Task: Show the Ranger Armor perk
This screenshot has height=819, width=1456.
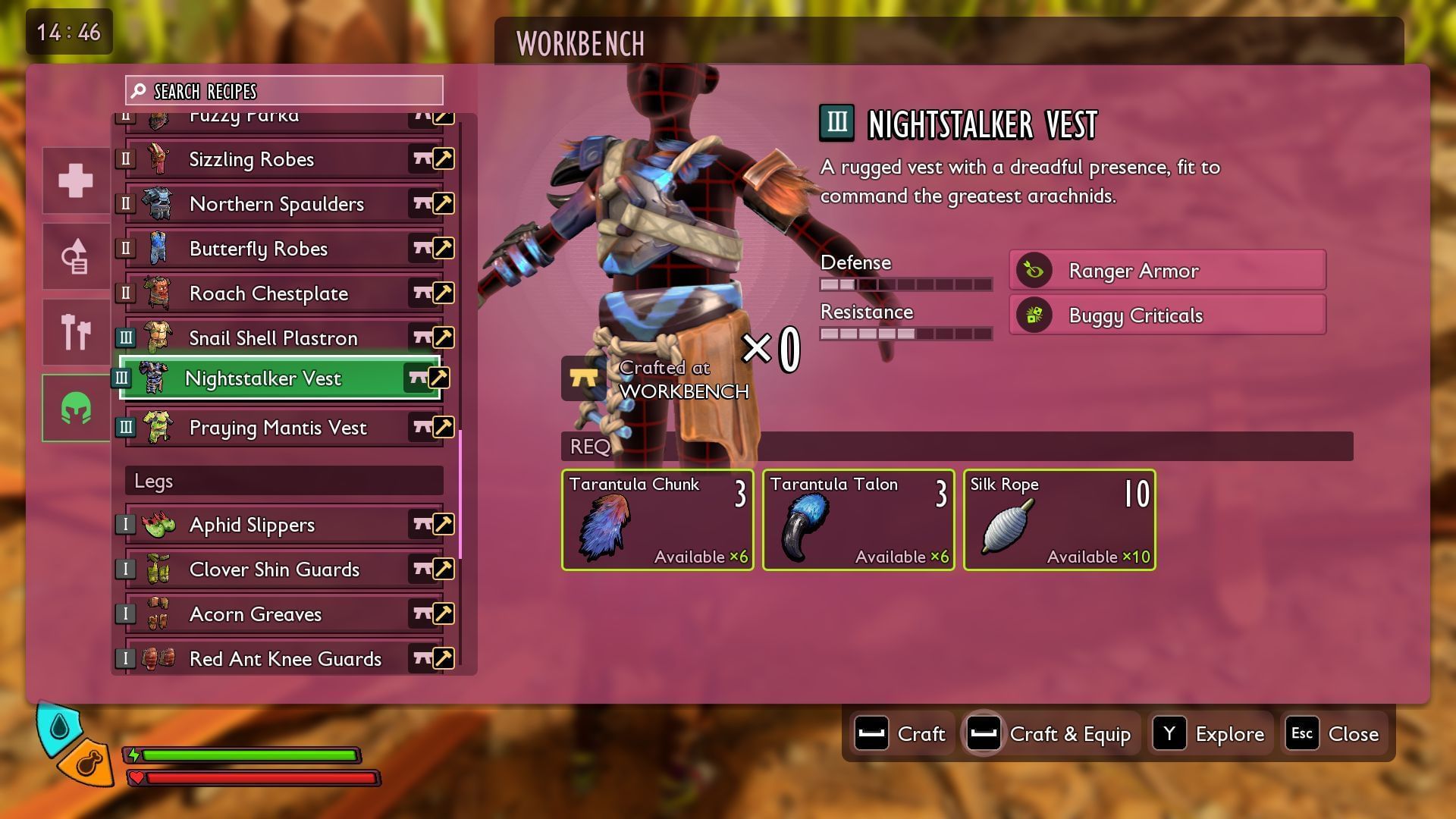Action: [x=1167, y=271]
